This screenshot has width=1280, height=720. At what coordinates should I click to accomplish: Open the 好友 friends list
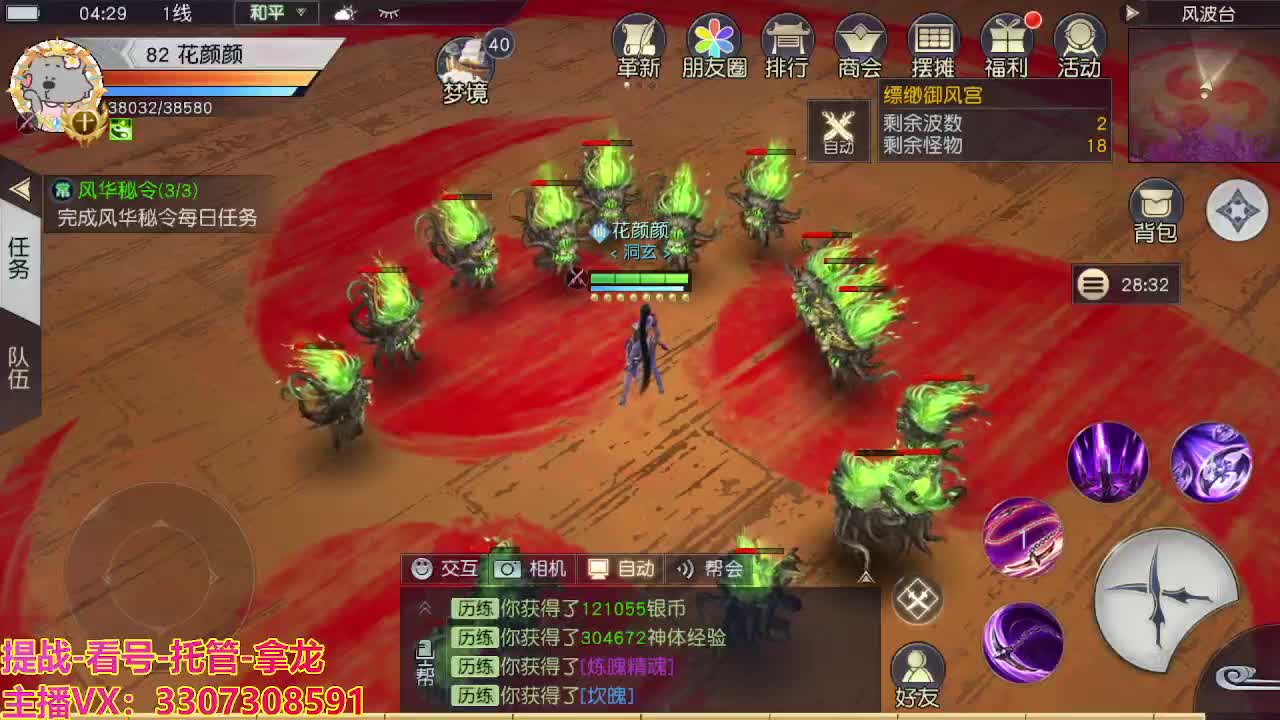[x=919, y=663]
